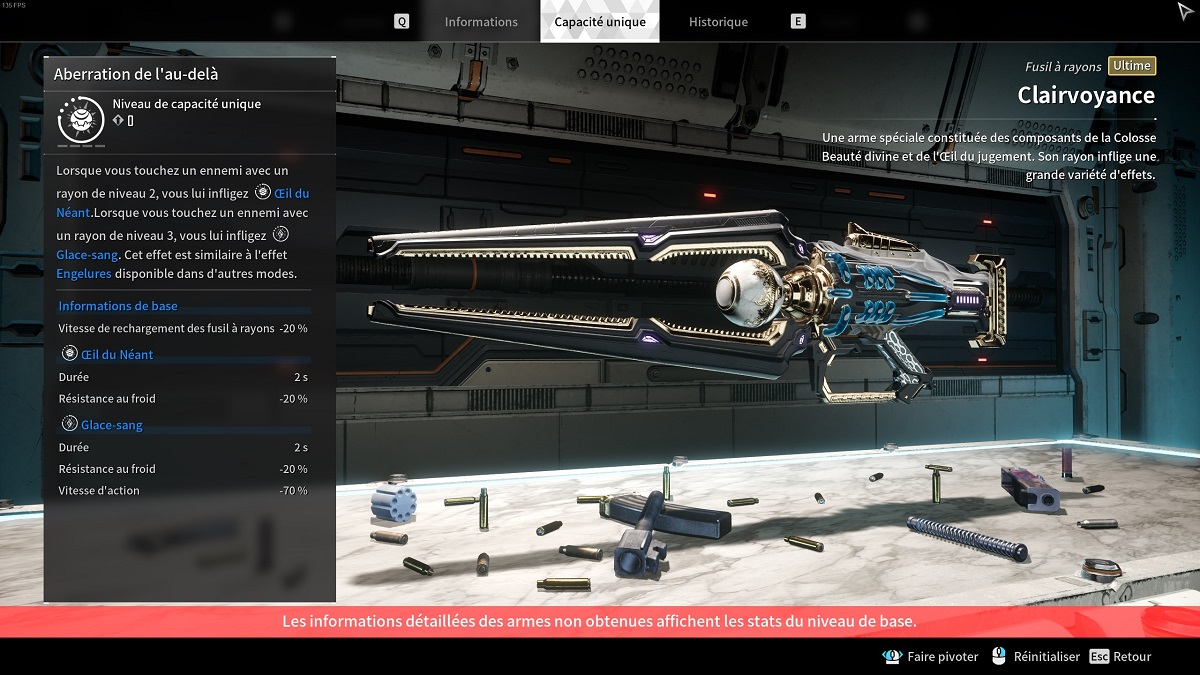Viewport: 1200px width, 675px height.
Task: Open the Historique tab
Action: click(x=718, y=22)
